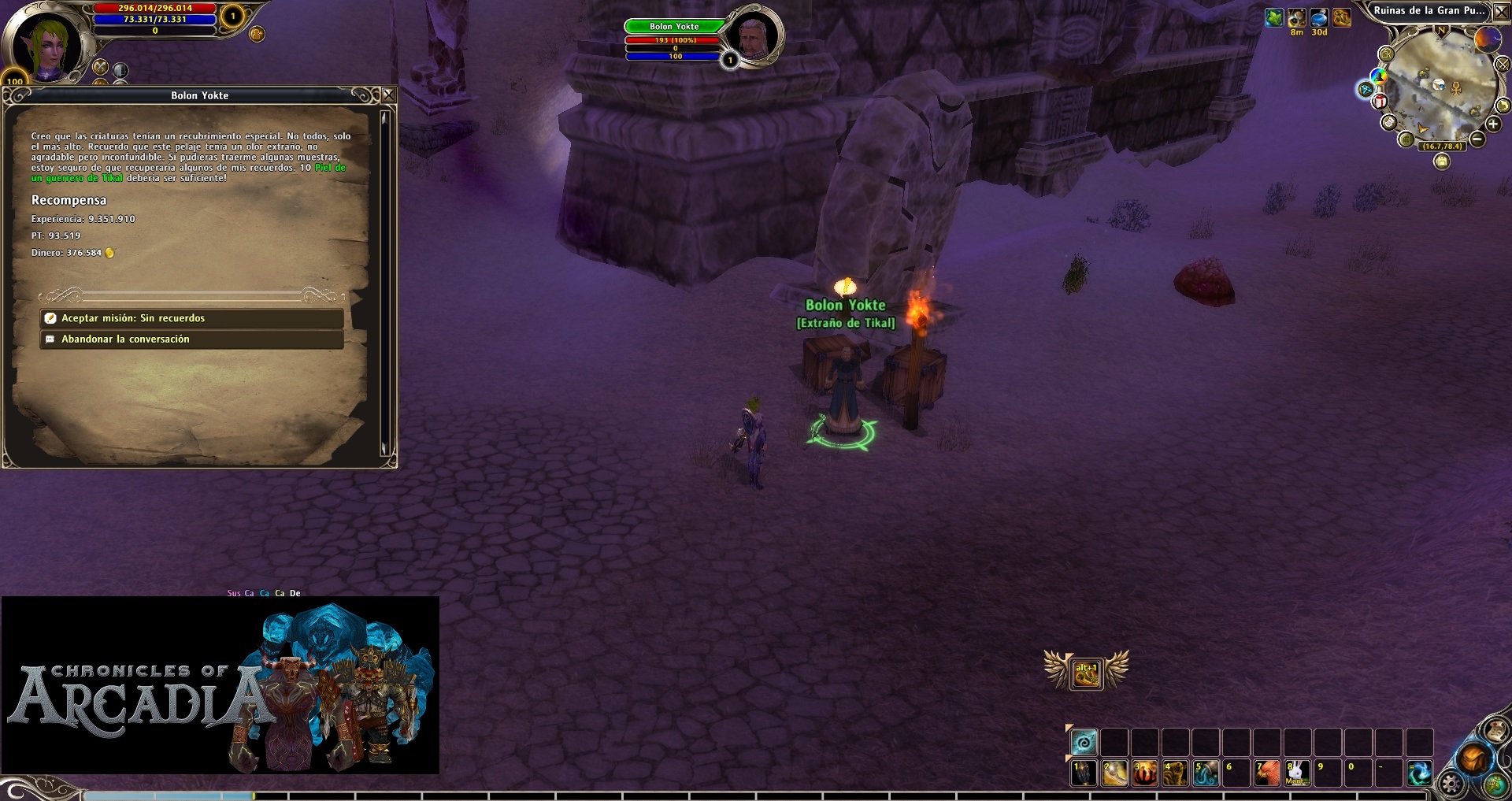Activate the red phoenix skill in slot 7
This screenshot has height=801, width=1512.
click(1266, 773)
